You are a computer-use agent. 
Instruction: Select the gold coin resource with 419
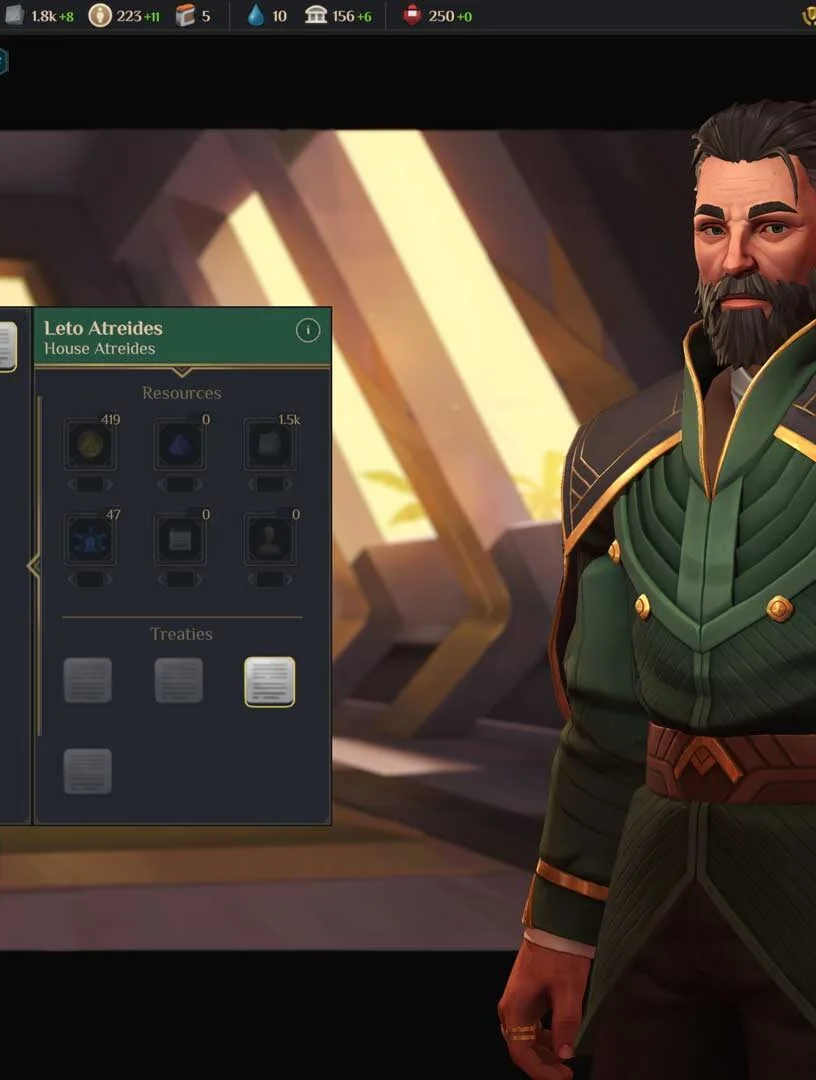[x=90, y=445]
